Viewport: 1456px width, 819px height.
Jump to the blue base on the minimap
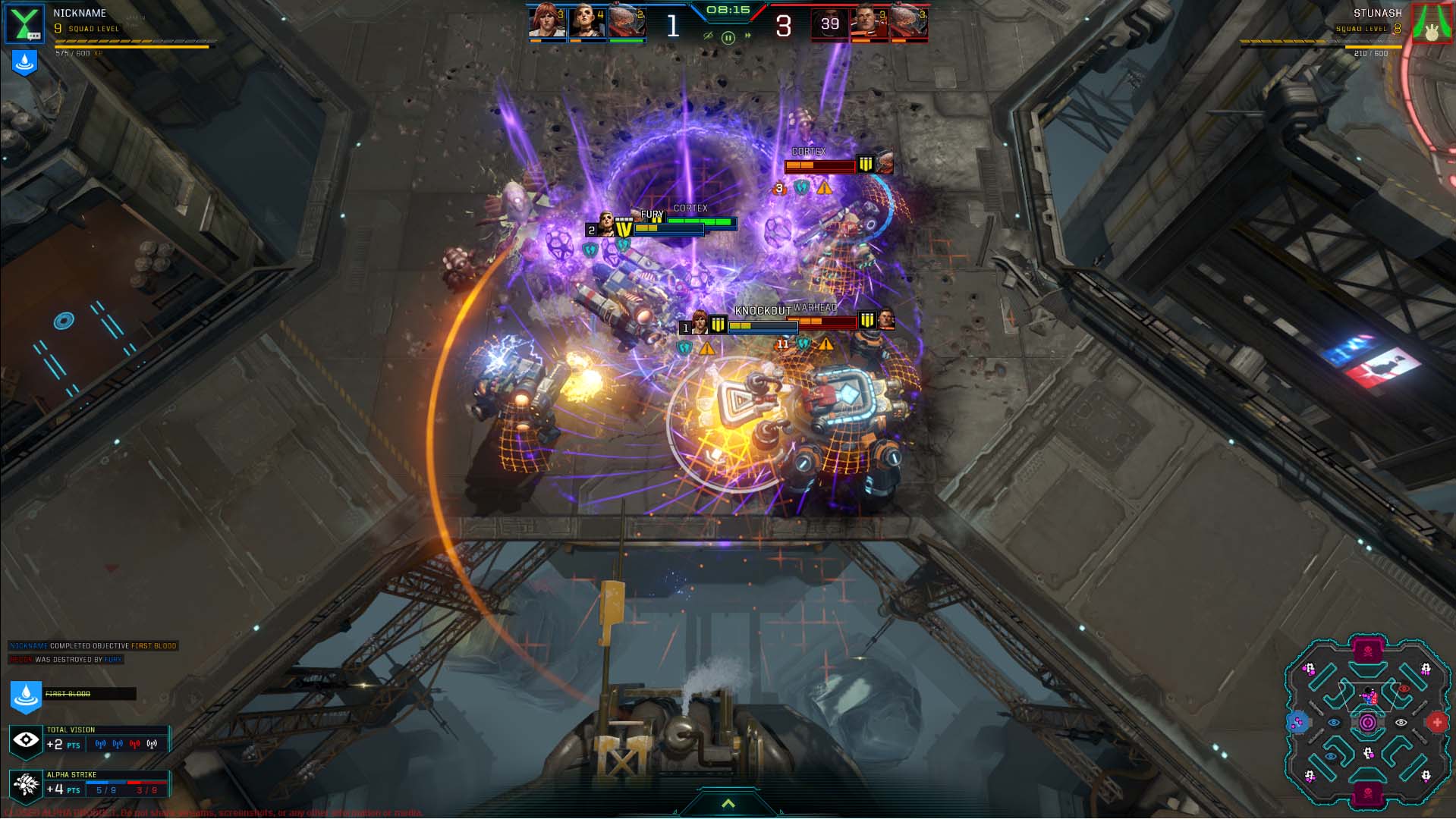pos(1297,723)
